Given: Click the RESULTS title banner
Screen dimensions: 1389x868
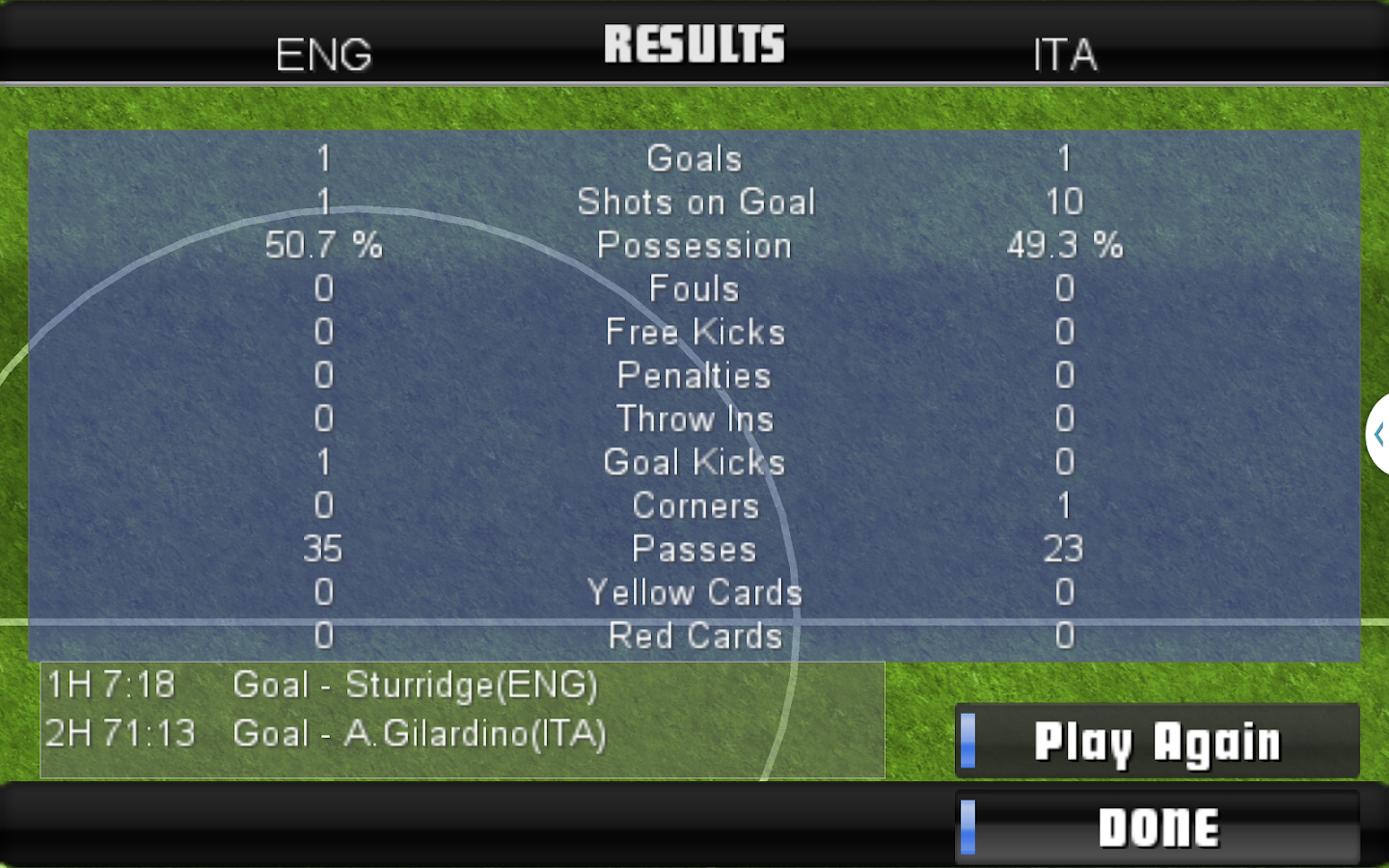Looking at the screenshot, I should [x=694, y=42].
